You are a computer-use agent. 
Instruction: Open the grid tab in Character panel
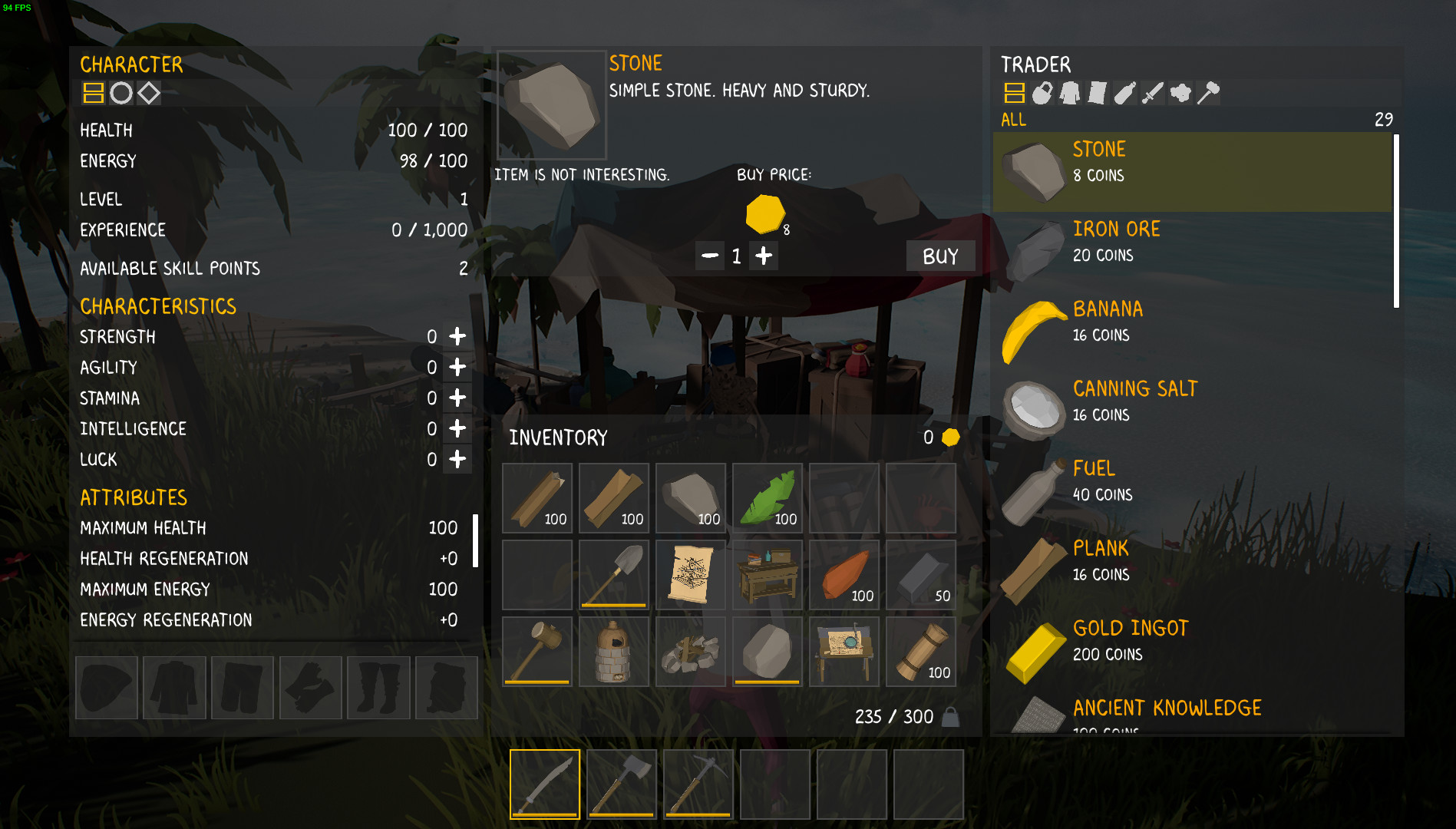(x=93, y=94)
